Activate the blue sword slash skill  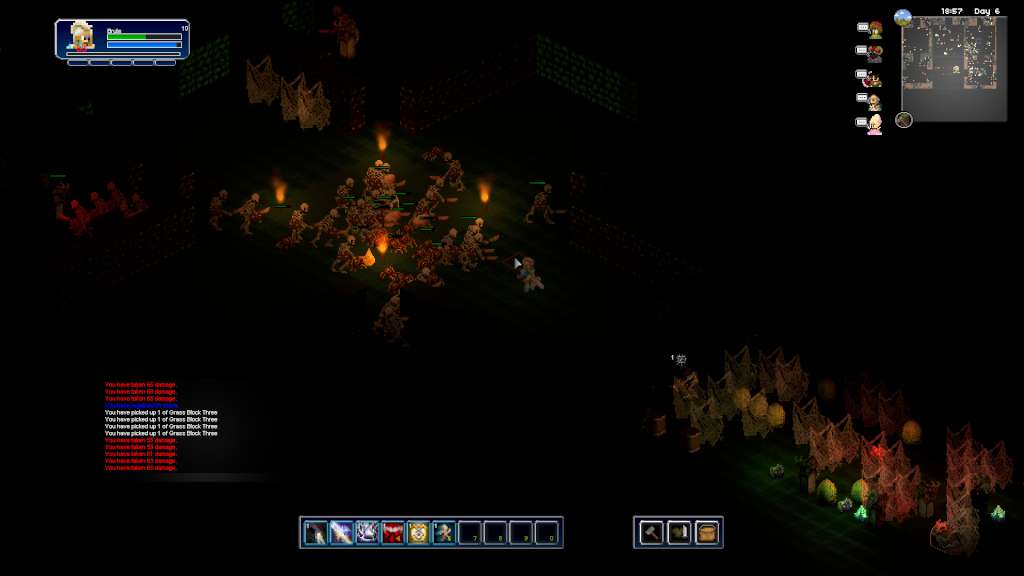tap(341, 532)
